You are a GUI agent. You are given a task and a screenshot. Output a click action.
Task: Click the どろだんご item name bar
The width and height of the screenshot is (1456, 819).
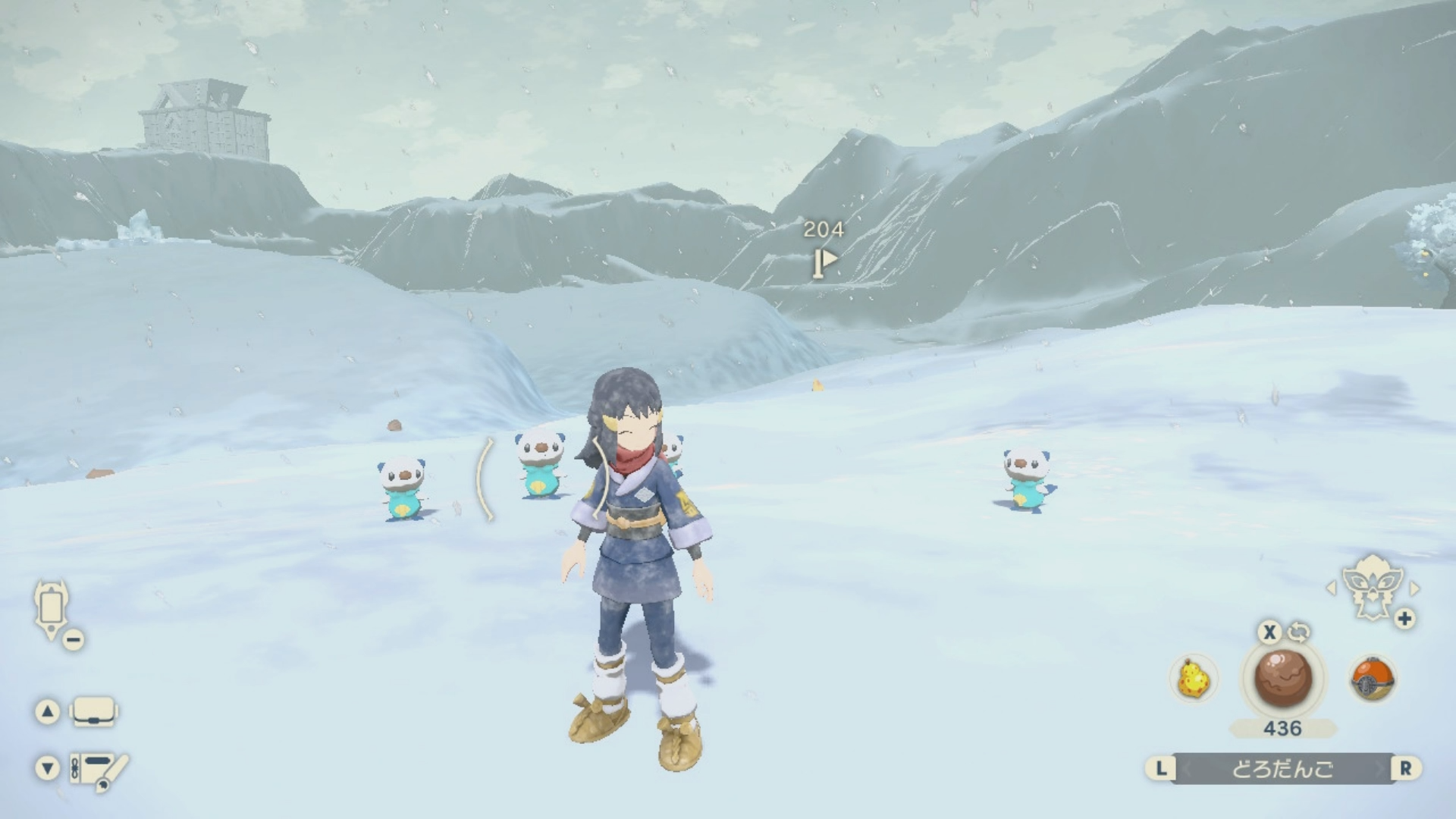coord(1282,769)
